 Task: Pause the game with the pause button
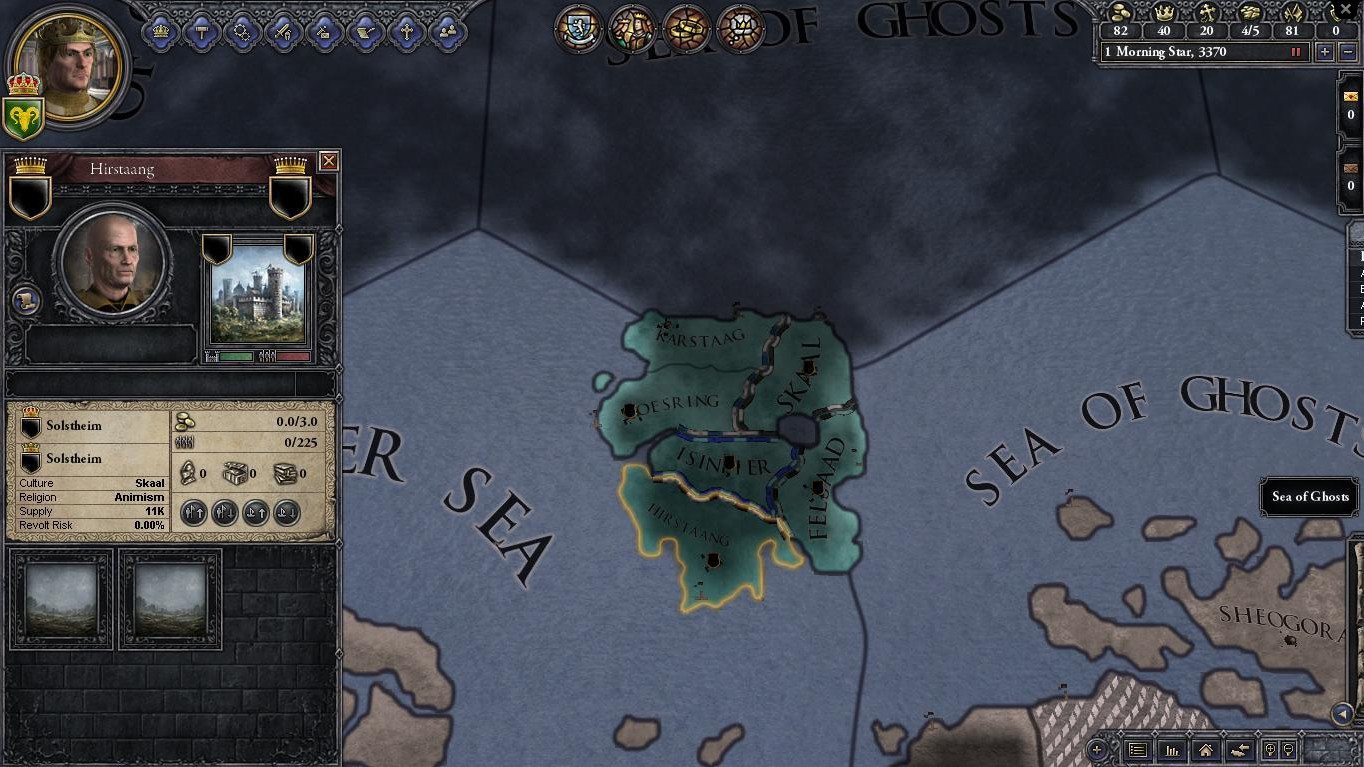1295,51
